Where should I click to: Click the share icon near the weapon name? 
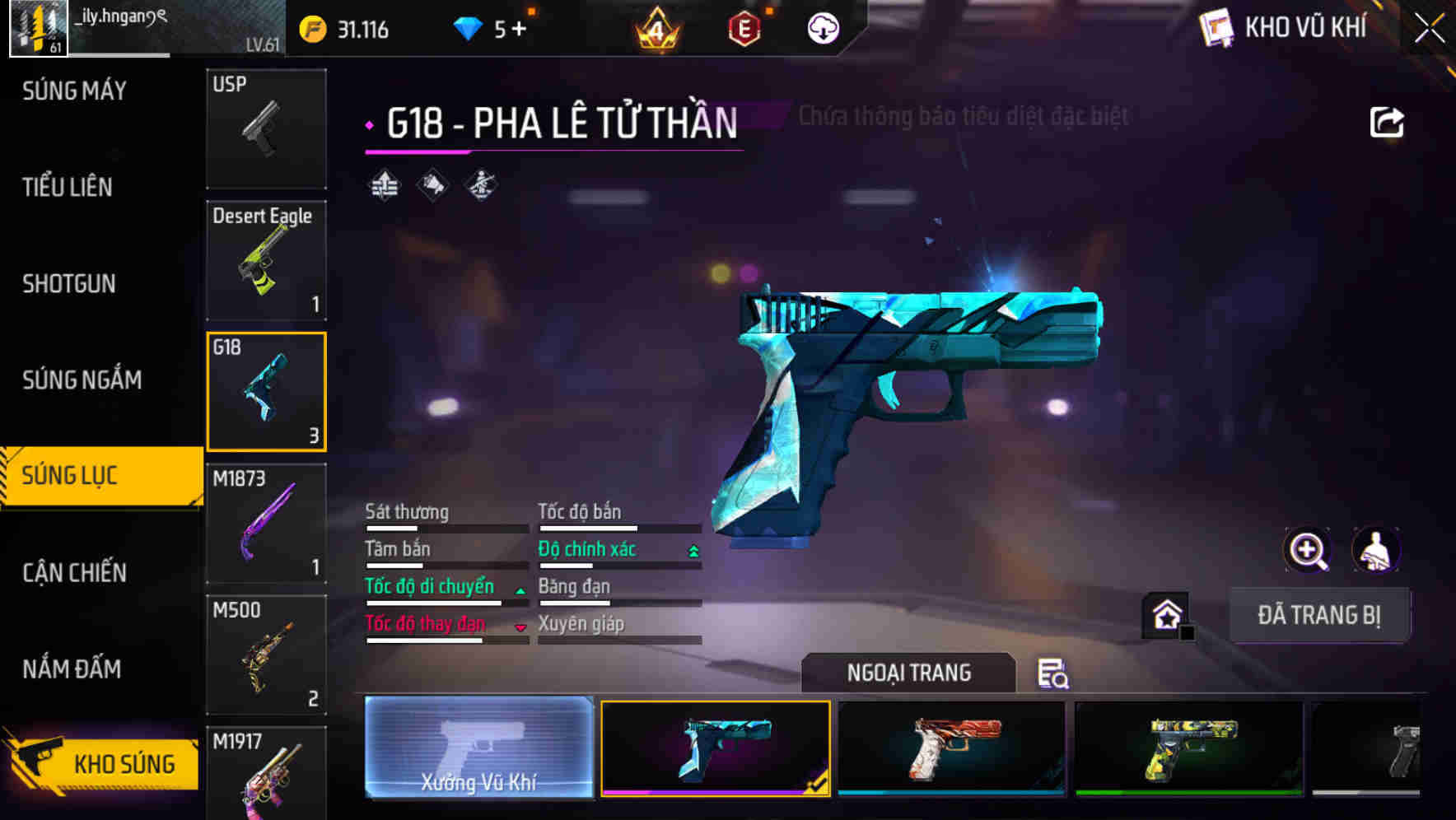pyautogui.click(x=1388, y=120)
